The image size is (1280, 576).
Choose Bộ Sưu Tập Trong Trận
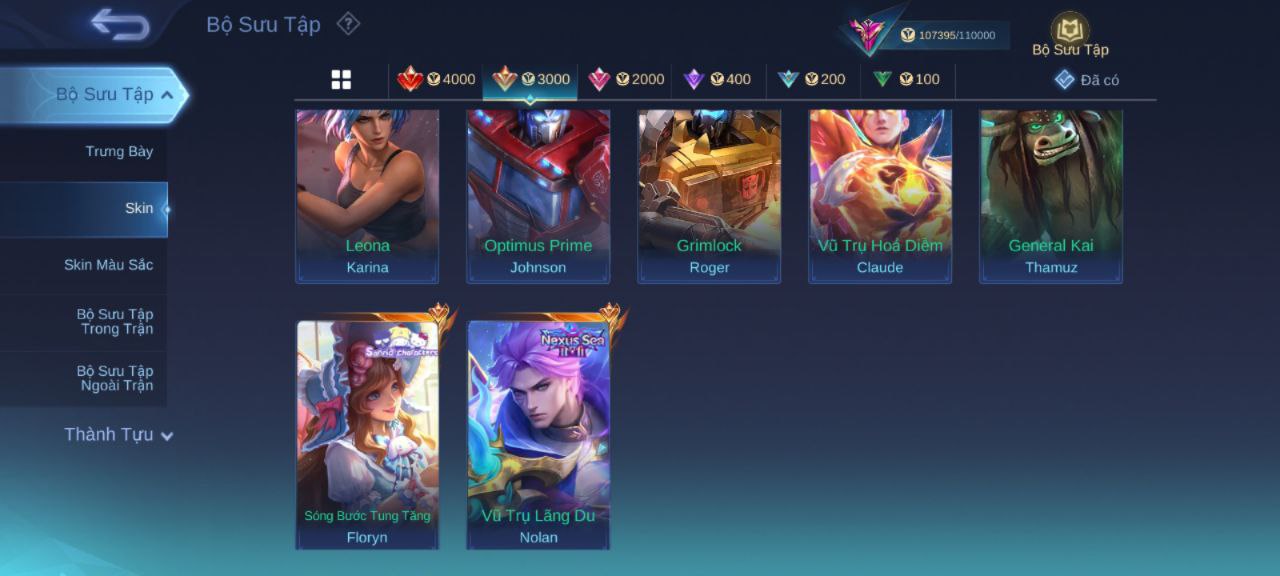(x=115, y=322)
